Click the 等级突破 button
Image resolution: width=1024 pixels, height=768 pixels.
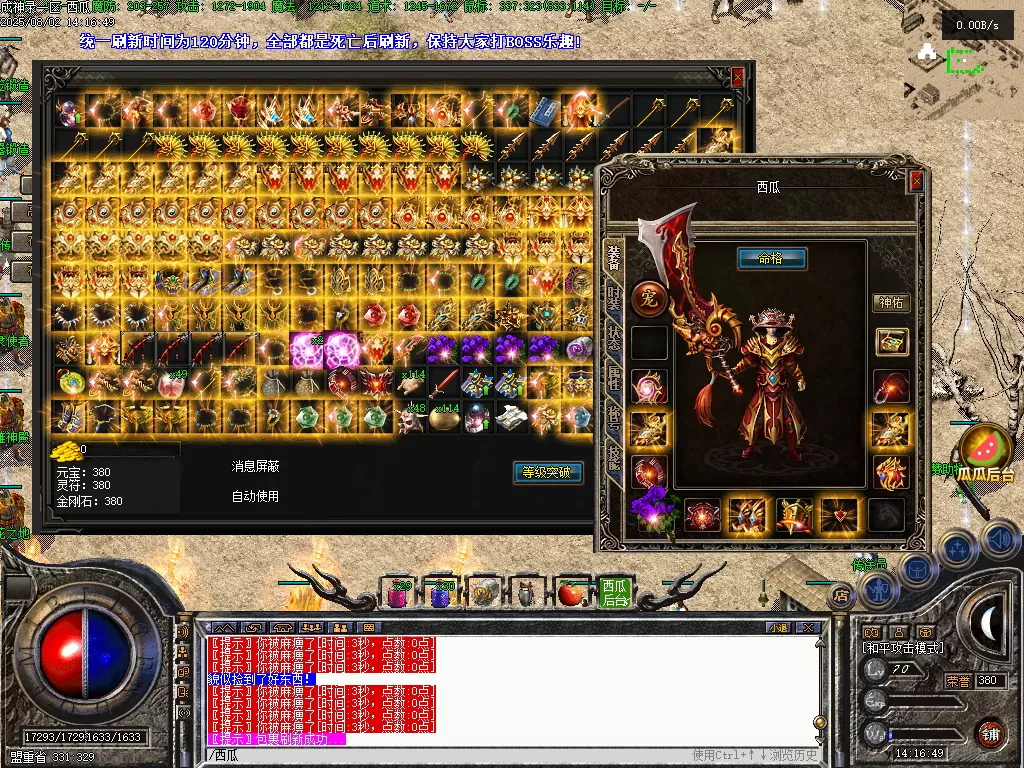pos(547,472)
